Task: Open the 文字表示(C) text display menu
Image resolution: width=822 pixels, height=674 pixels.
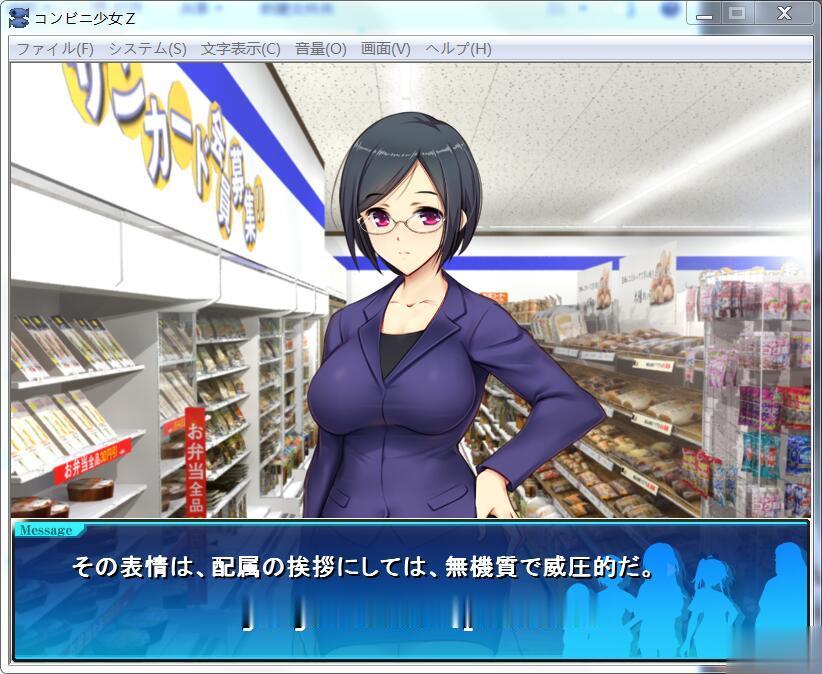Action: click(240, 49)
